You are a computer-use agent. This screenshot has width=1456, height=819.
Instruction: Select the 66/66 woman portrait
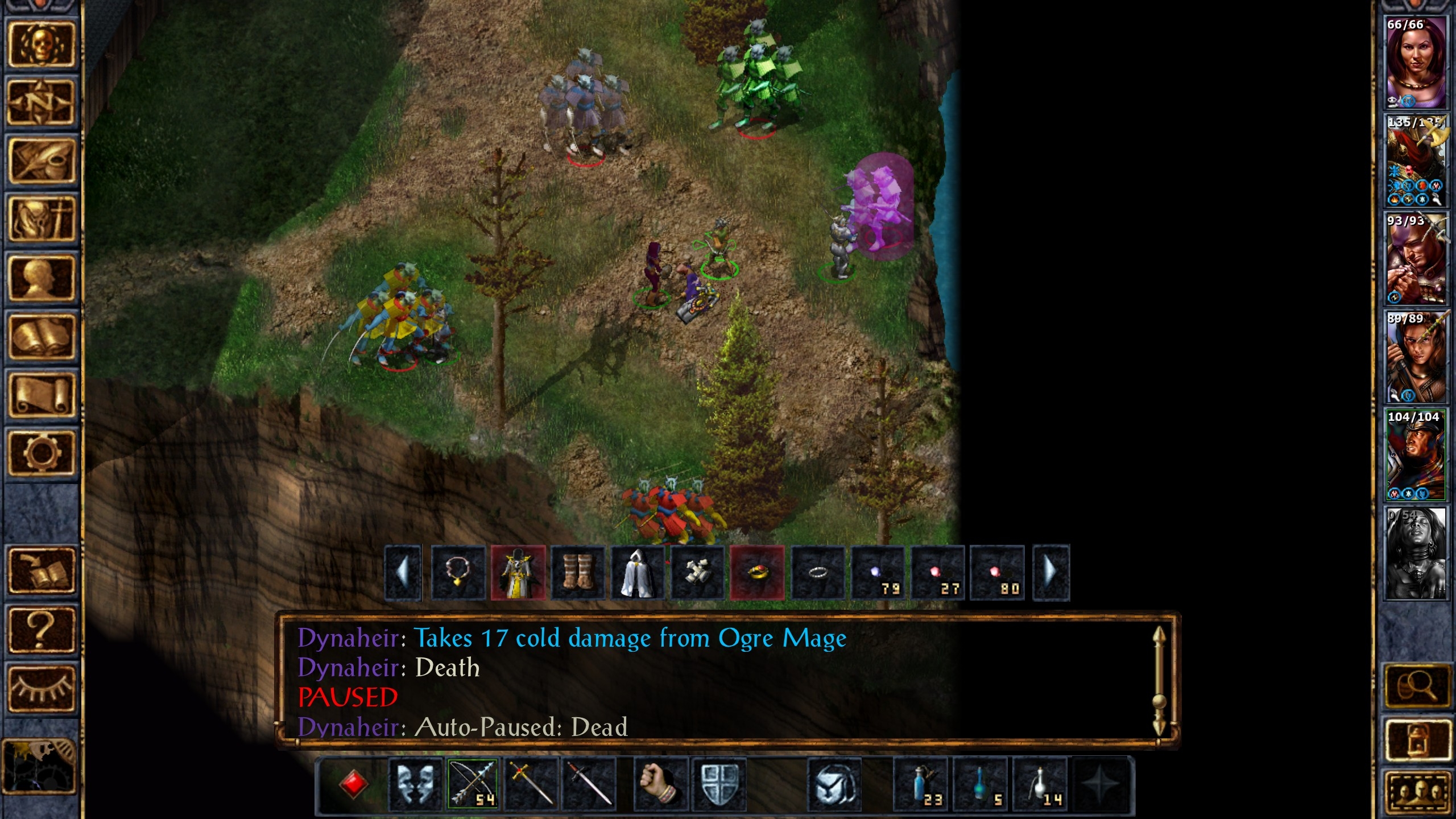coord(1415,62)
